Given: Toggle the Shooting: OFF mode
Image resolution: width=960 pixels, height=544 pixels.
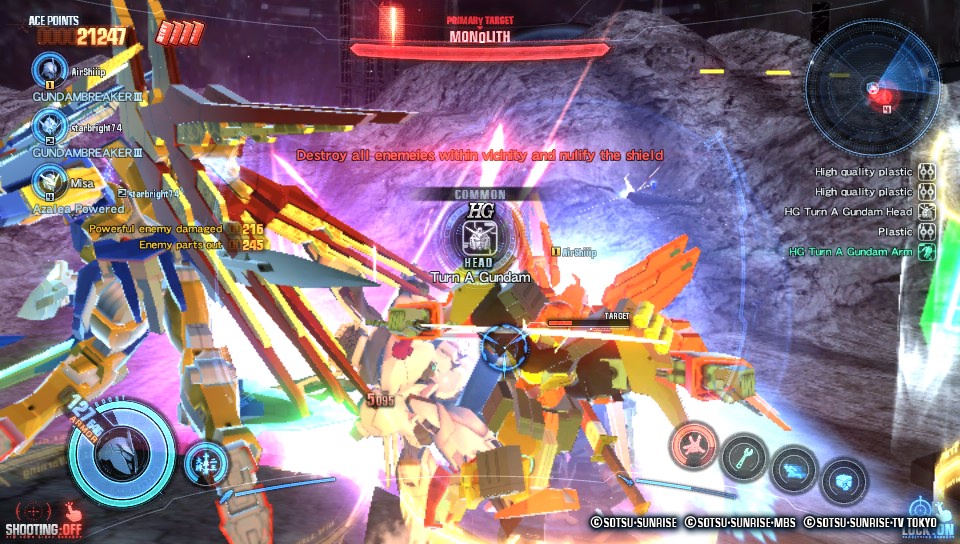Looking at the screenshot, I should [x=42, y=517].
